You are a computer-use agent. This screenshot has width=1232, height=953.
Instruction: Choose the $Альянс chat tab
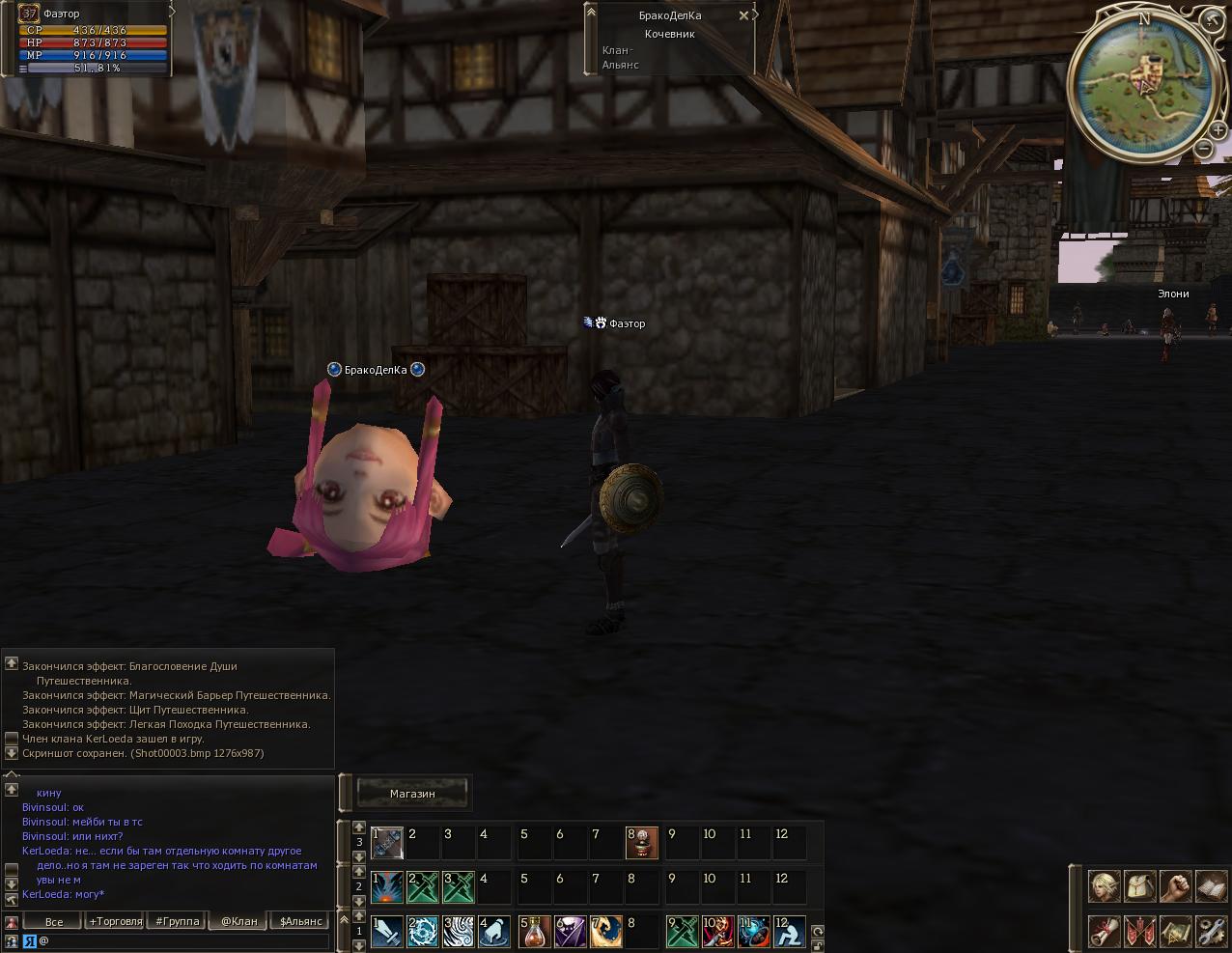(x=300, y=921)
